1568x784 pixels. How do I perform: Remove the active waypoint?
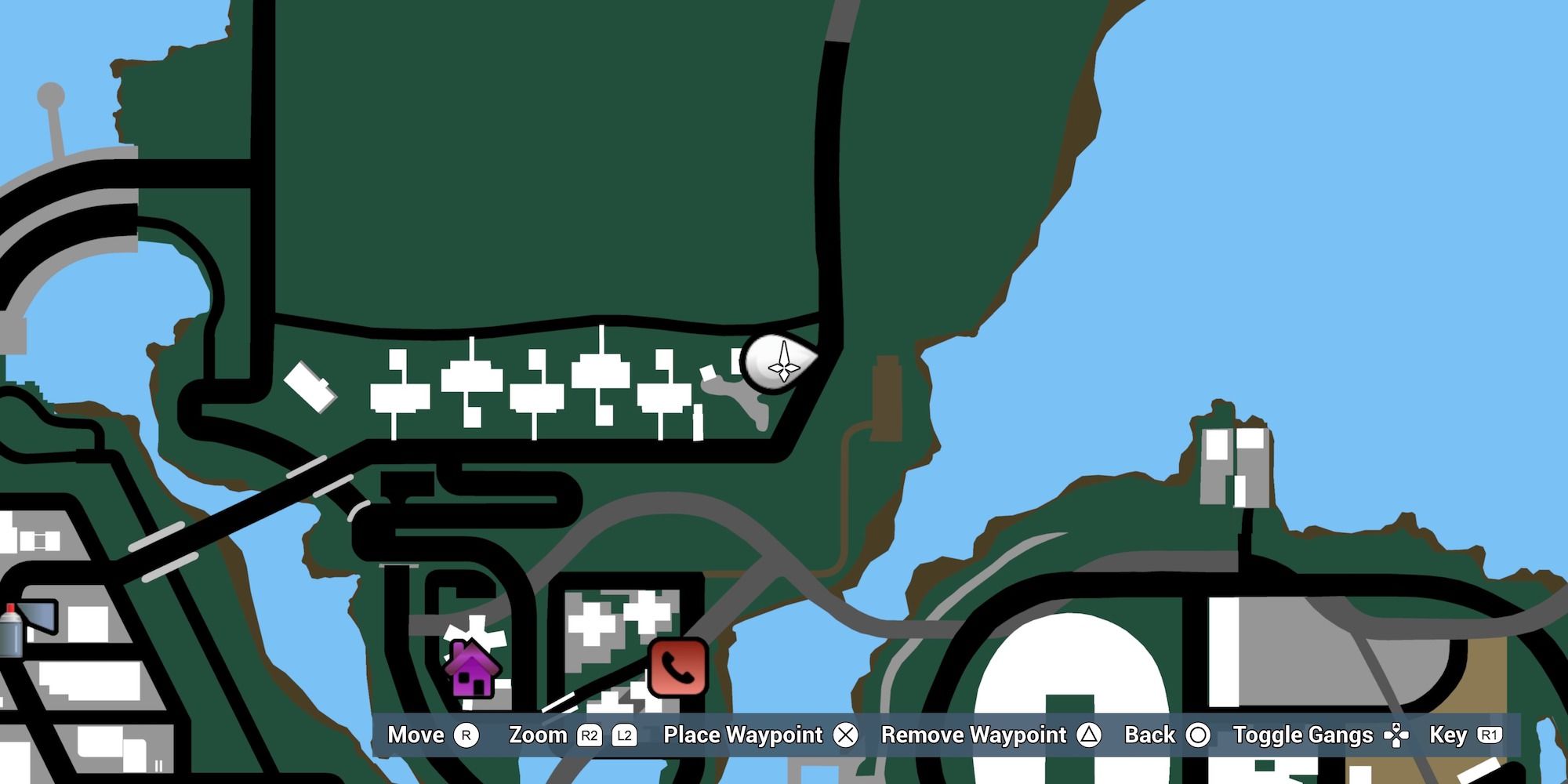tap(974, 735)
